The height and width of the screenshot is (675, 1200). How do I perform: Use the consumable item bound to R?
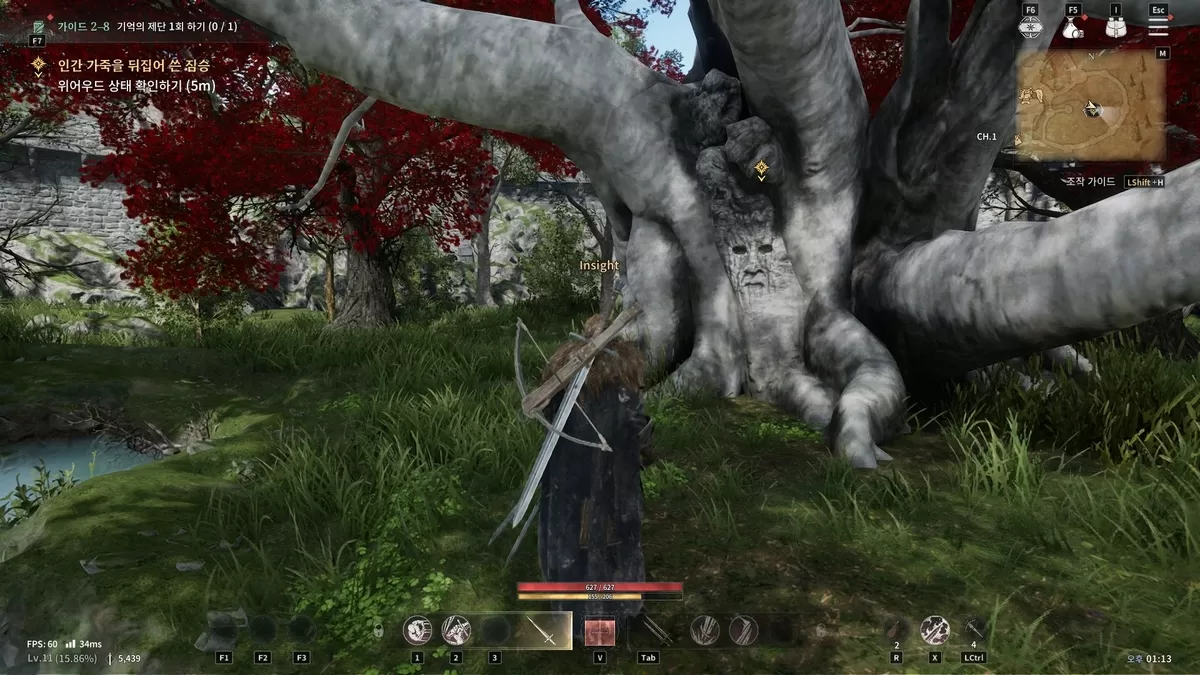click(x=896, y=629)
